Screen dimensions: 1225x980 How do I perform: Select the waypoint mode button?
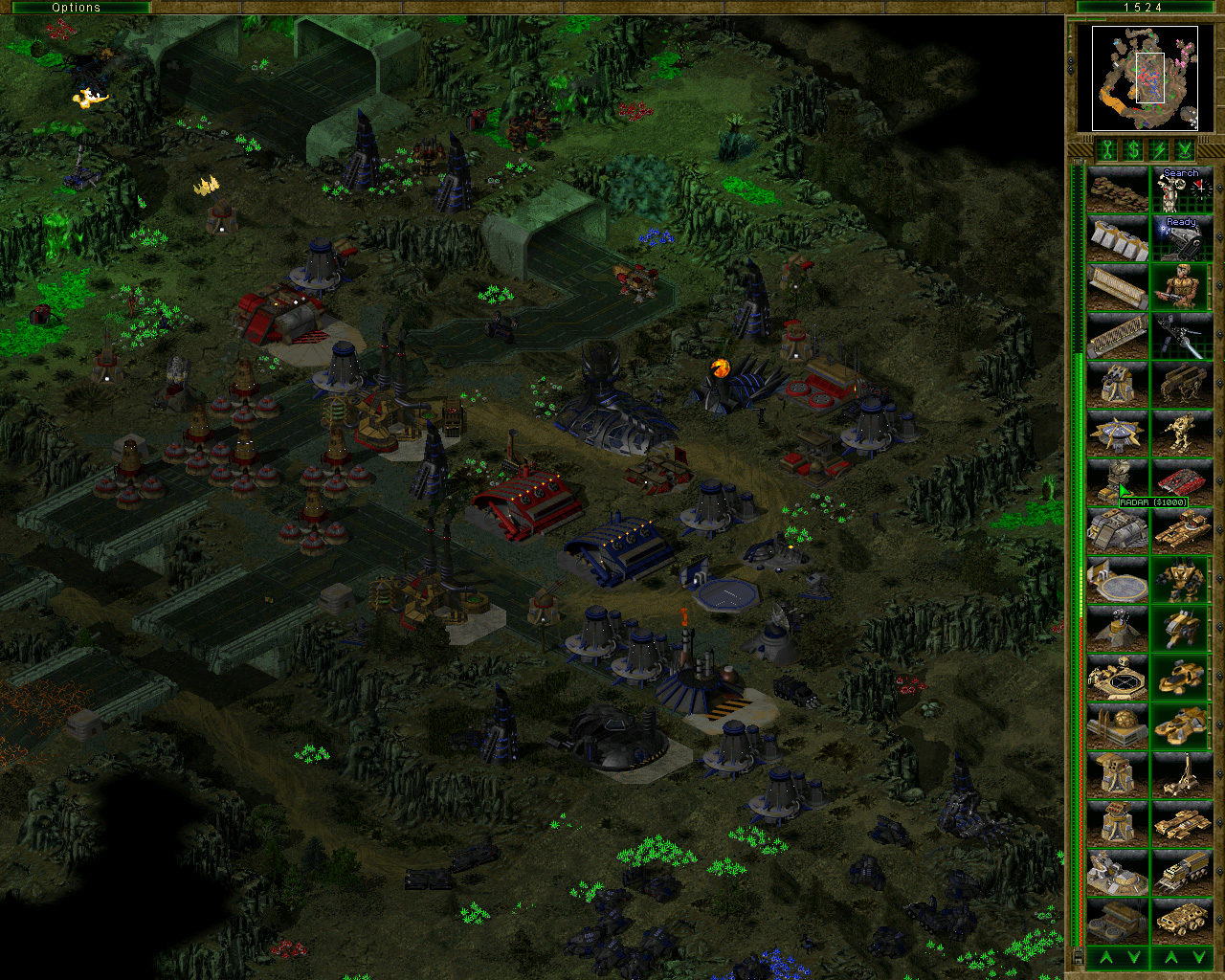coord(1185,150)
